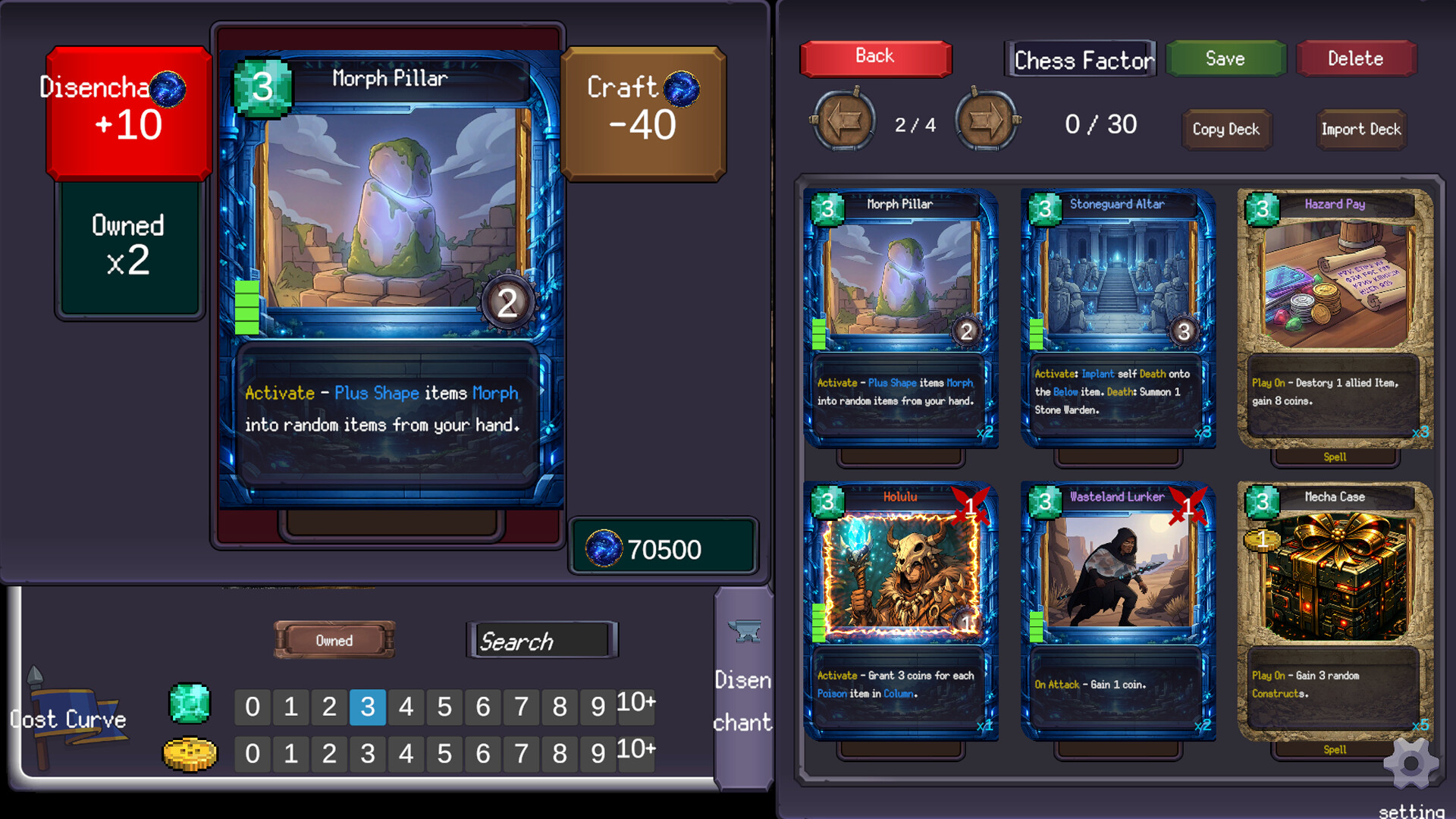Click Import Deck
The image size is (1456, 819).
tap(1360, 130)
